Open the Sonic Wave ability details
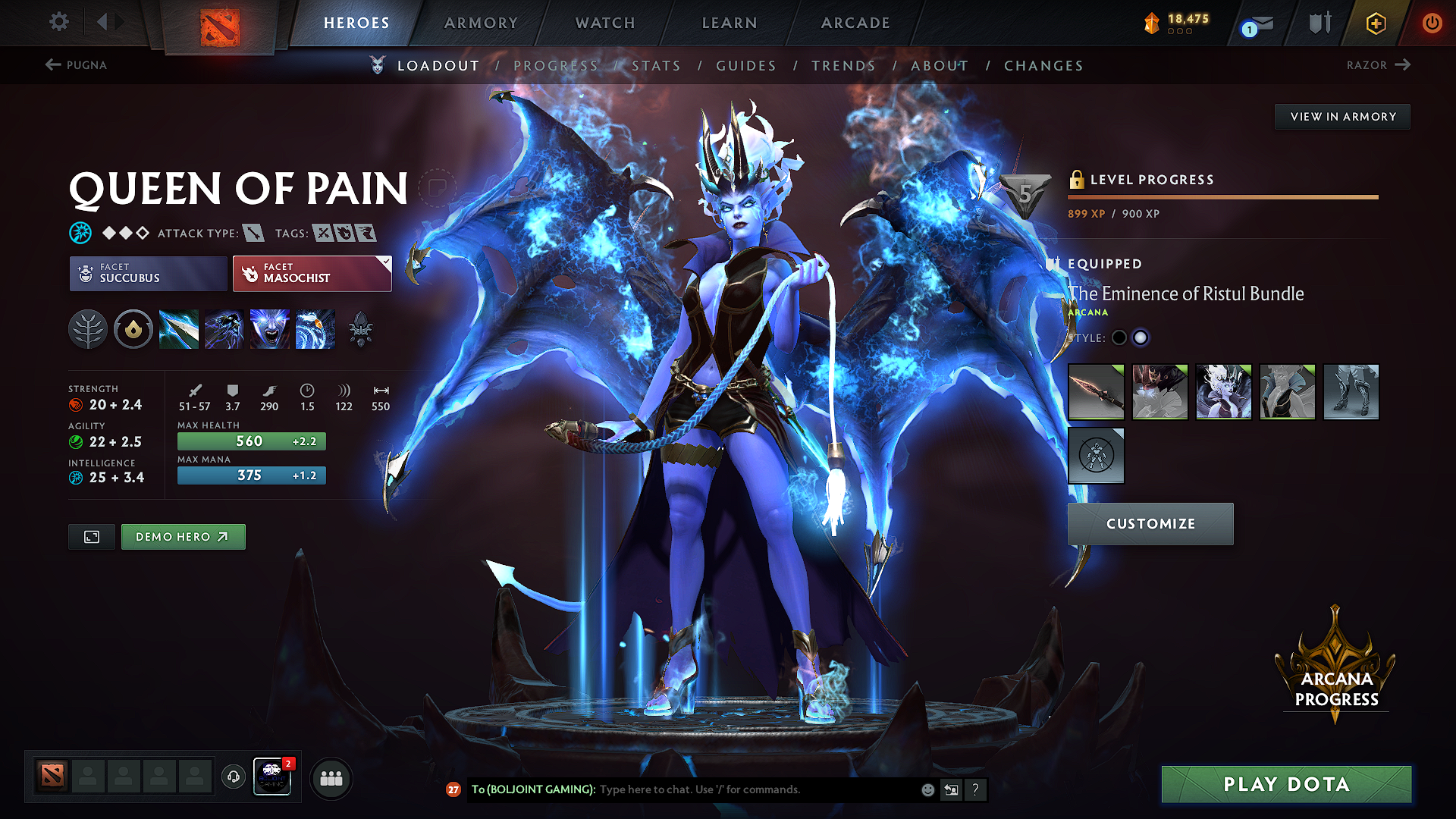 pyautogui.click(x=315, y=328)
